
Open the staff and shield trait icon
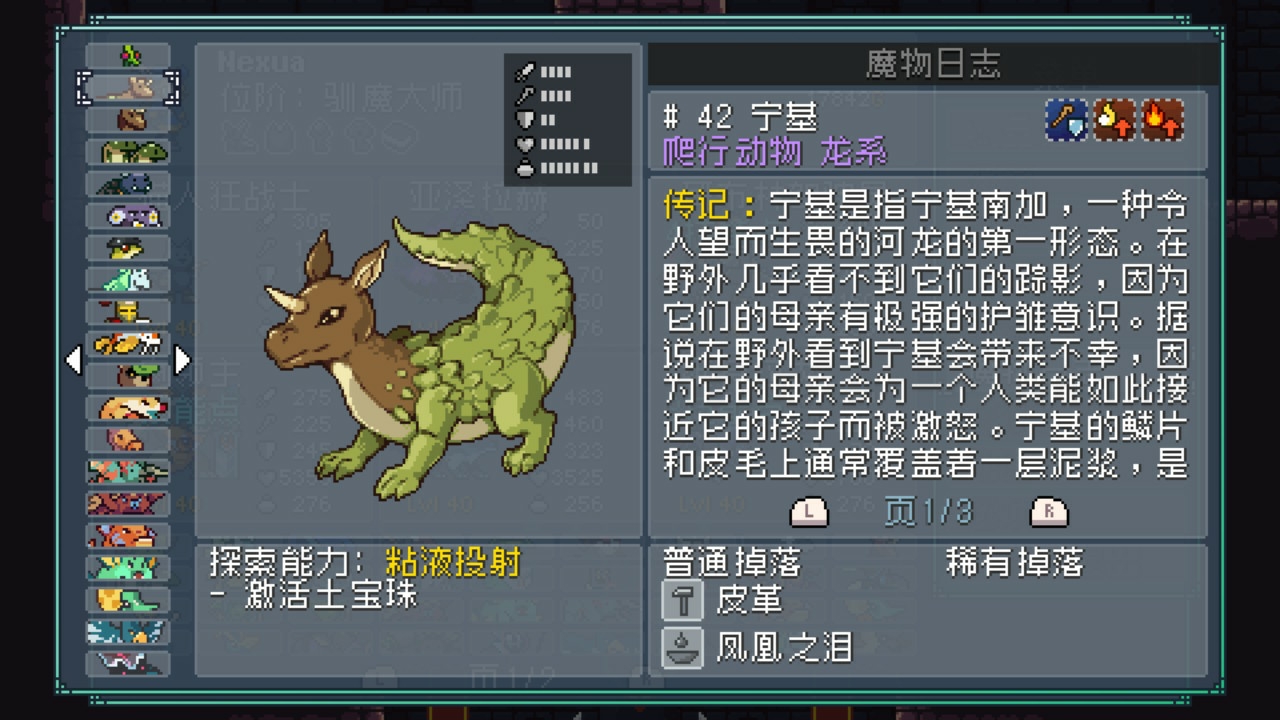pos(1066,120)
